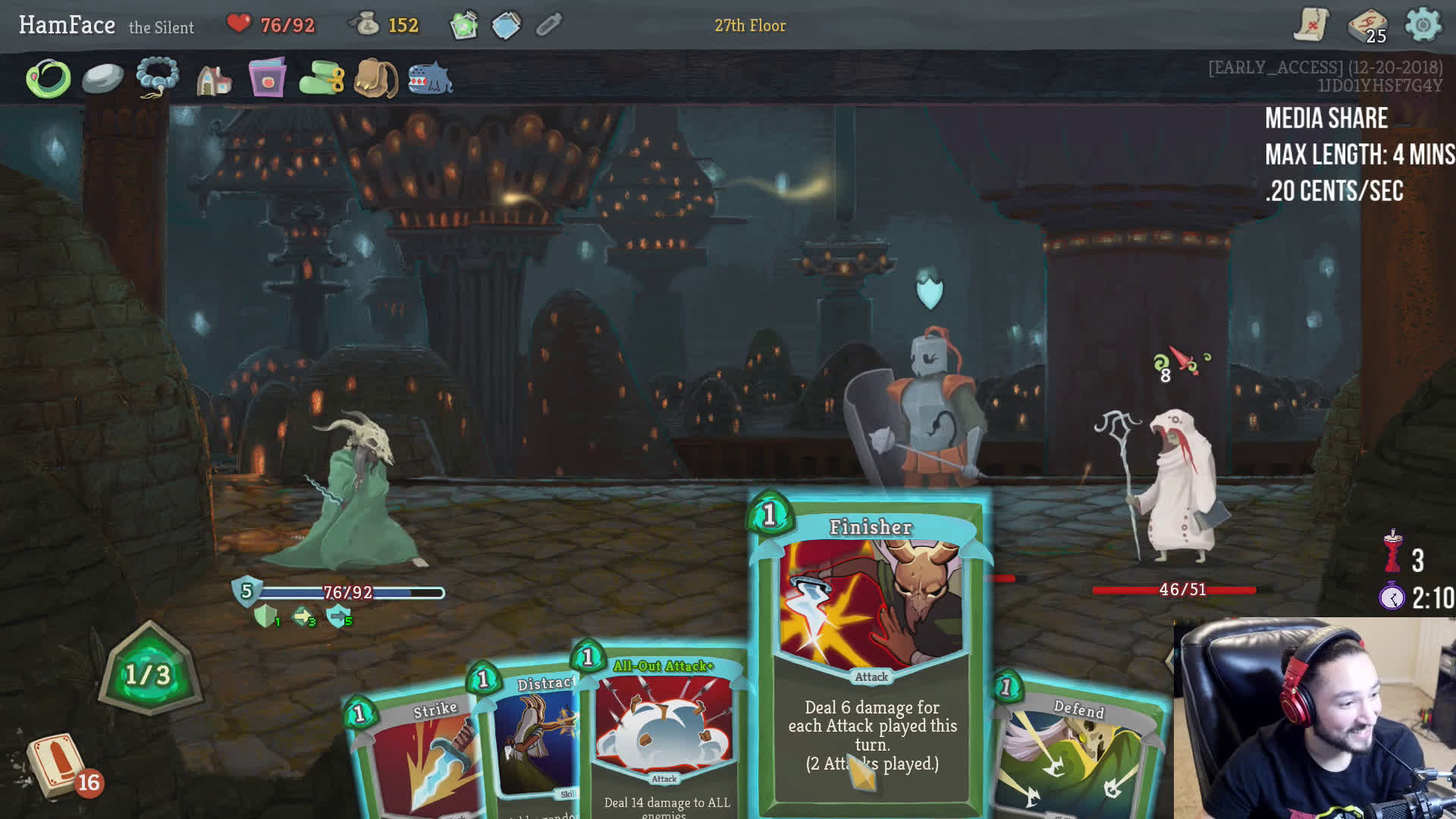Screen dimensions: 1456x819
Task: Select the Defend card
Action: [x=1077, y=751]
